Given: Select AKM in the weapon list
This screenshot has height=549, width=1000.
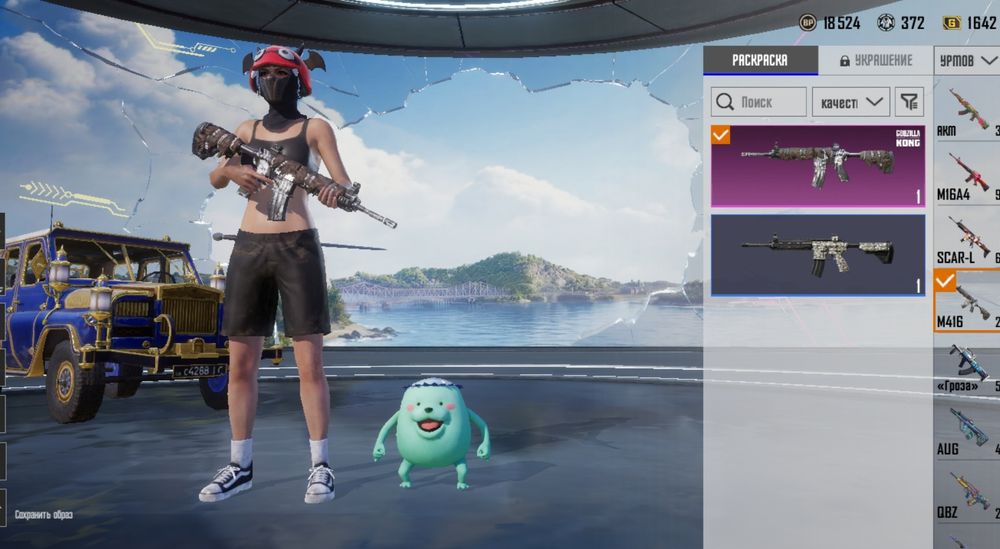Looking at the screenshot, I should pos(967,110).
